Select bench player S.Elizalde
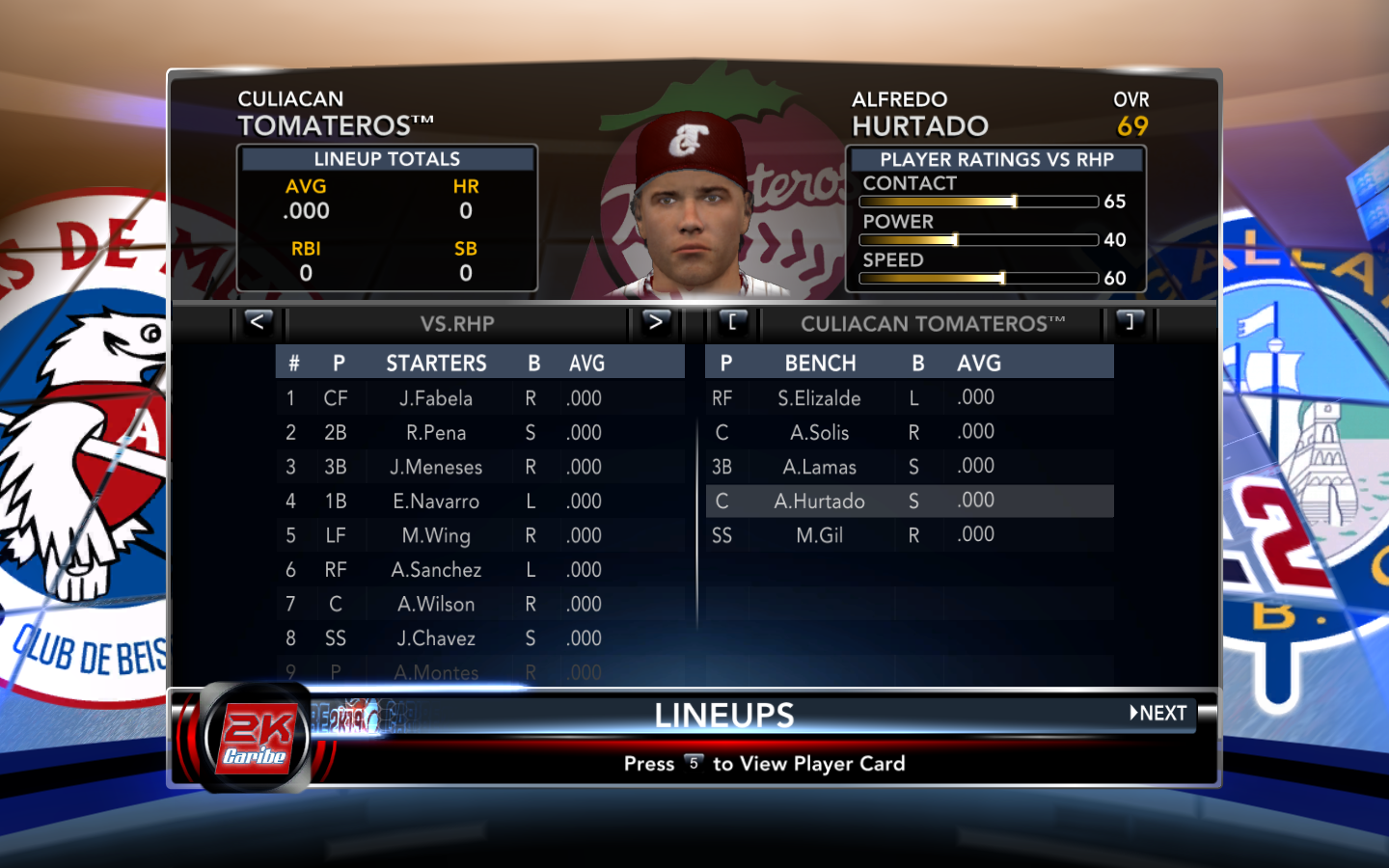 [x=819, y=398]
